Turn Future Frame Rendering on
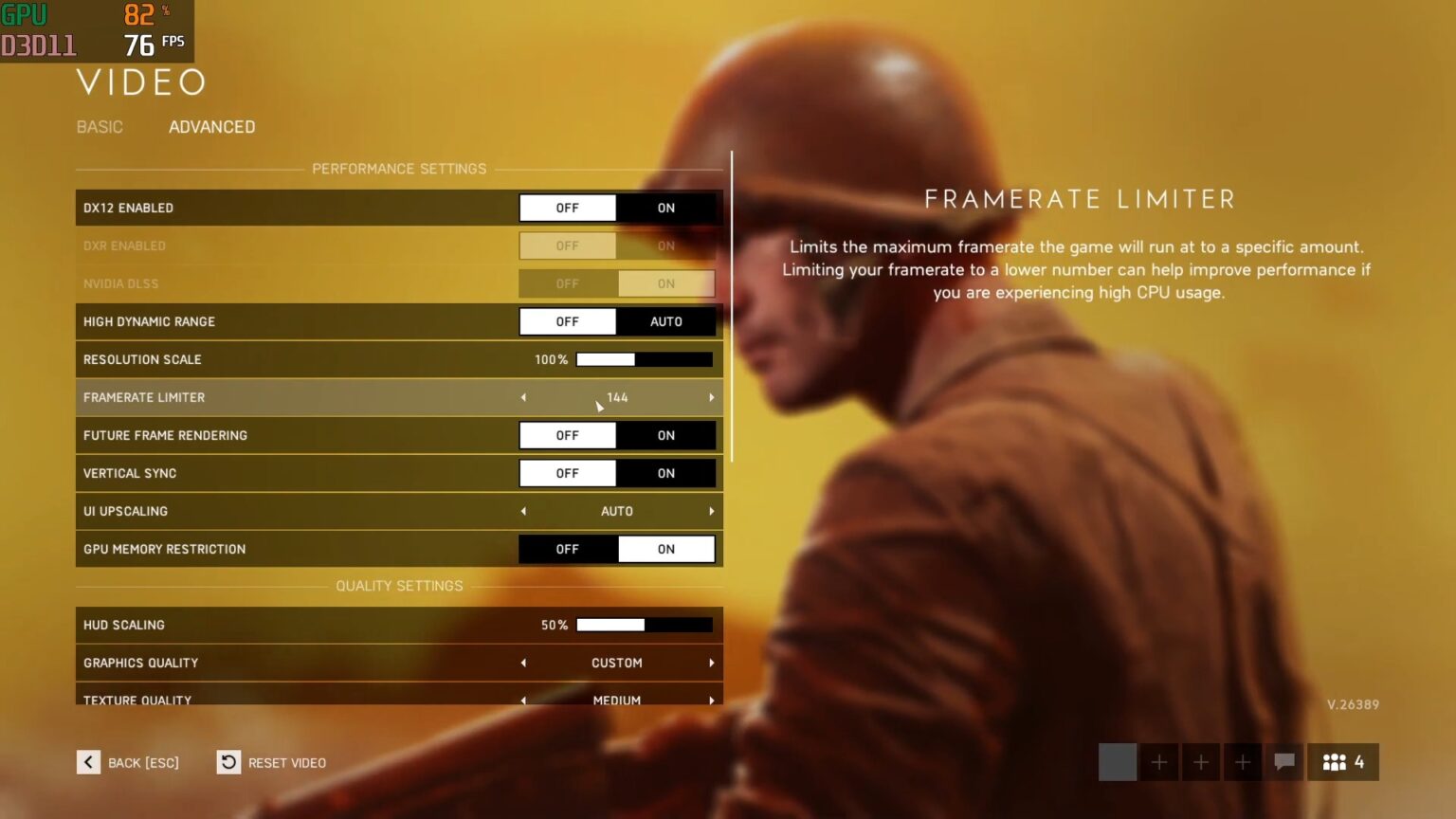This screenshot has height=819, width=1456. pos(666,435)
